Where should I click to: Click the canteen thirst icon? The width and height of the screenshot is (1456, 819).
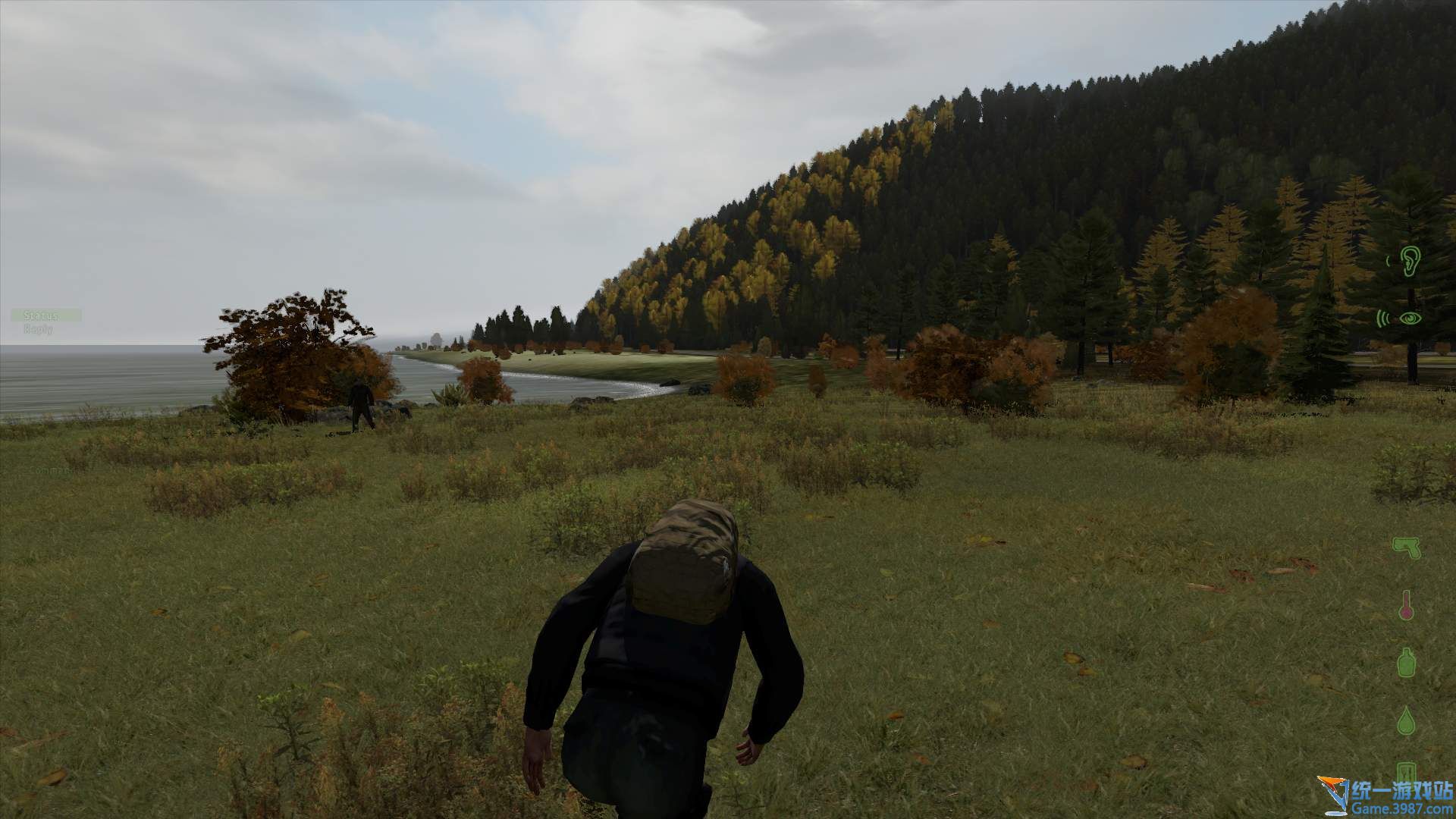pos(1407,662)
